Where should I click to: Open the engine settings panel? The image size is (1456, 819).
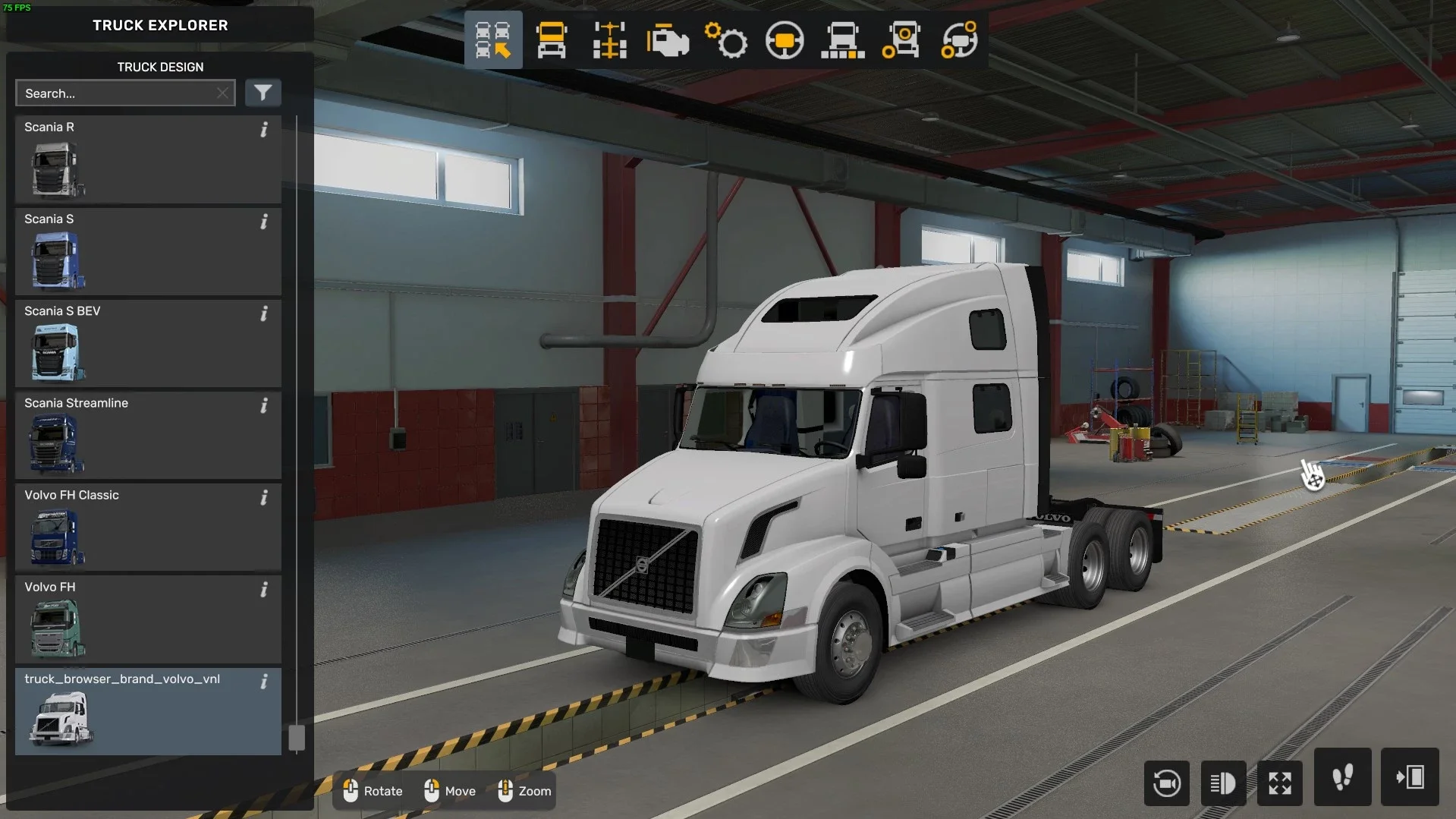[667, 39]
